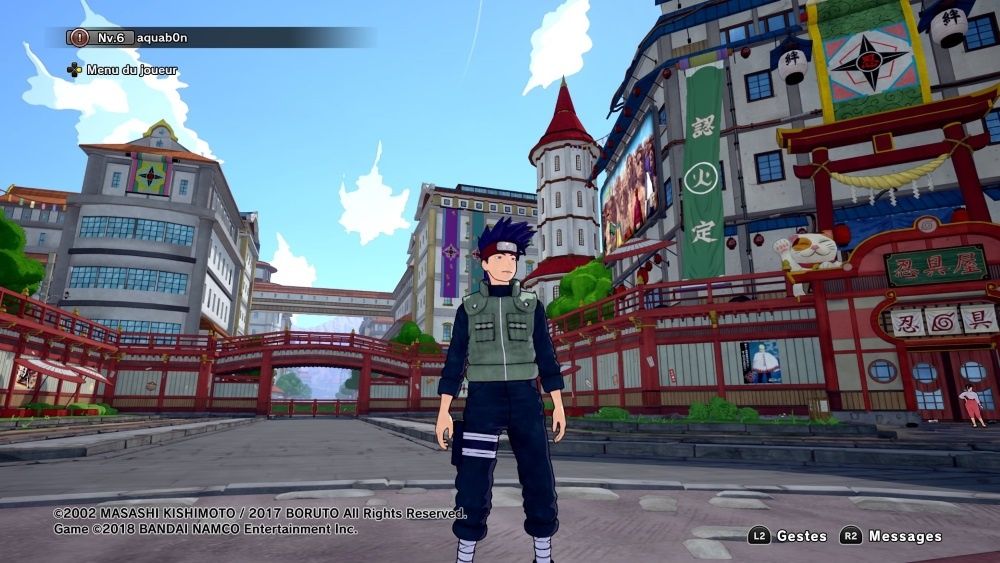Open the Menu du joueur label
The width and height of the screenshot is (1000, 563).
(131, 70)
